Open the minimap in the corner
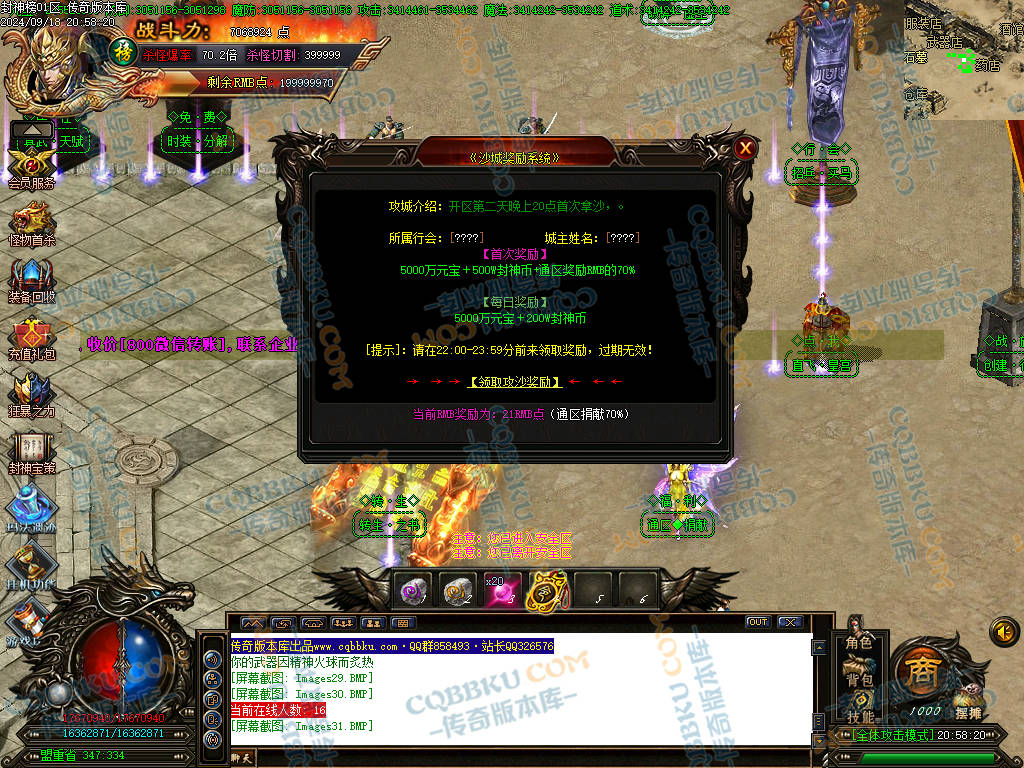This screenshot has height=768, width=1024. [963, 60]
